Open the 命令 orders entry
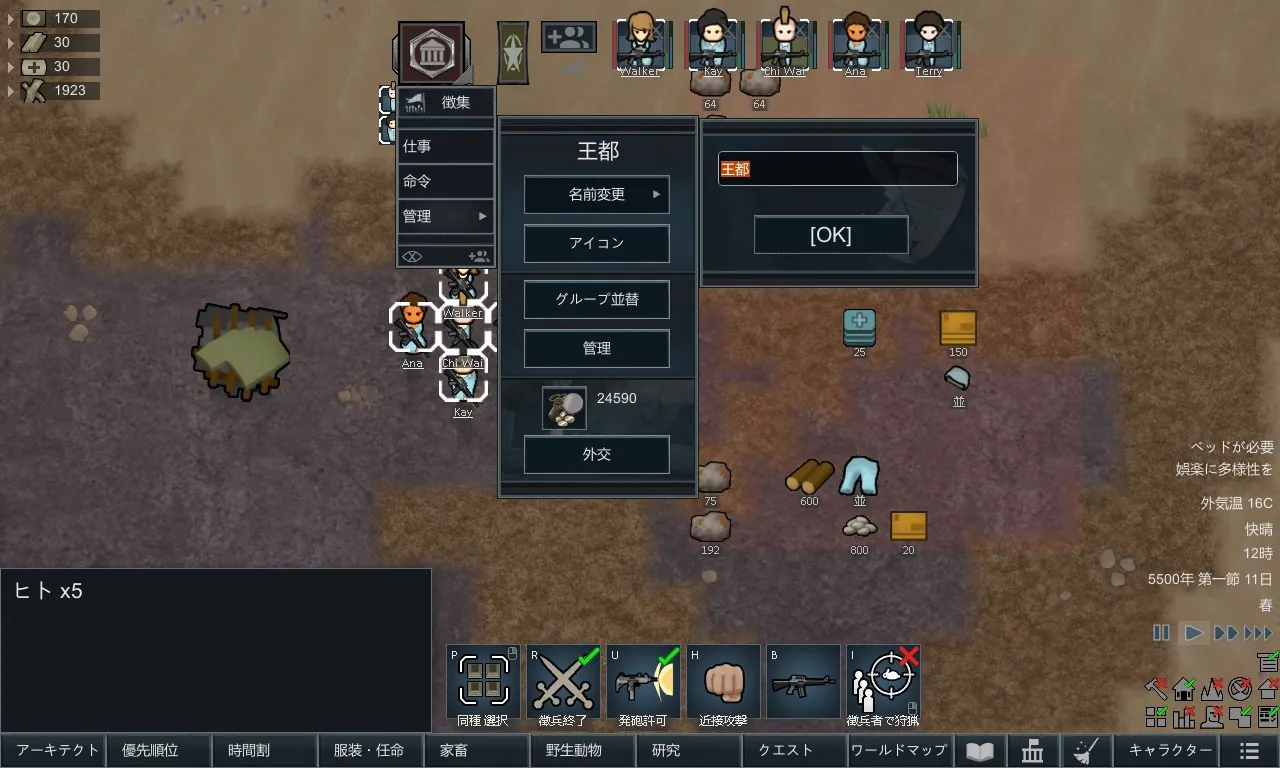The image size is (1280, 768). click(445, 181)
